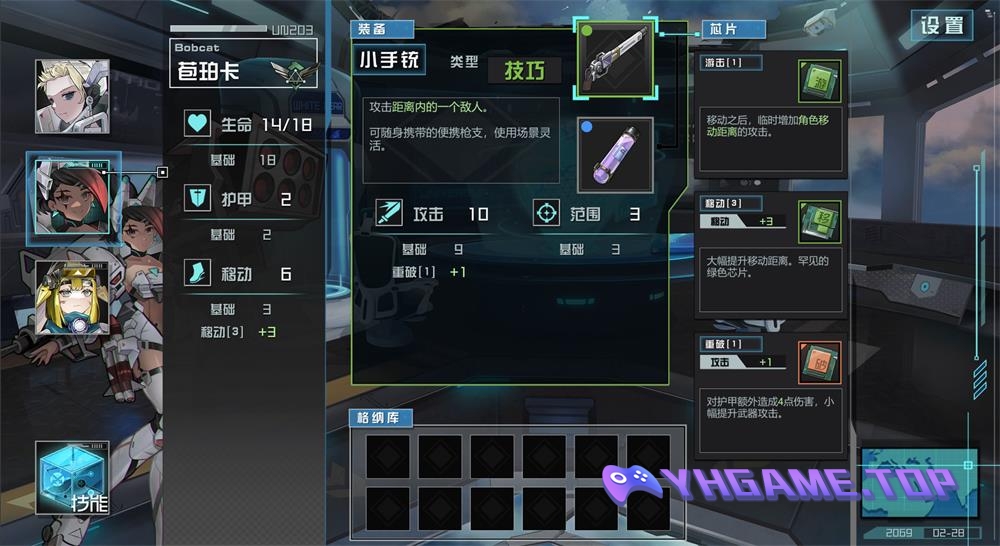Select the purple vial item slot
Image resolution: width=1000 pixels, height=546 pixels.
[614, 155]
